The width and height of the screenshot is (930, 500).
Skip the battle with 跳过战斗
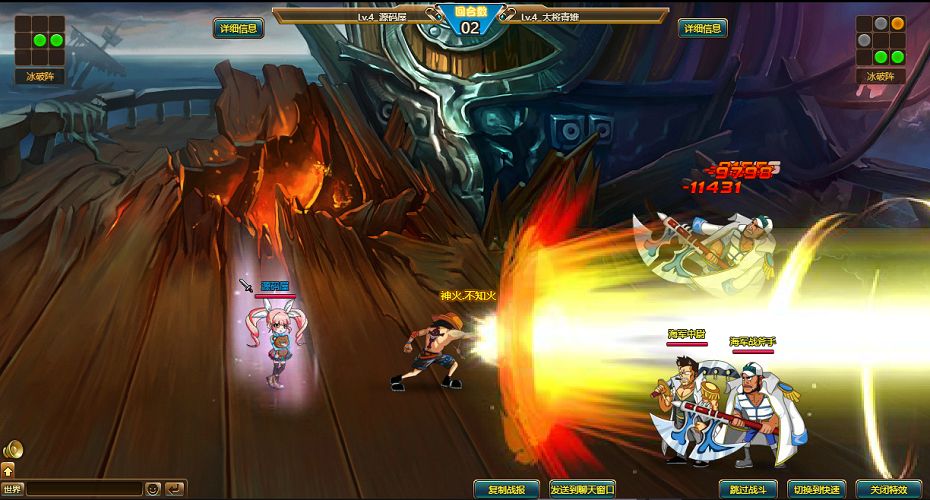(748, 489)
